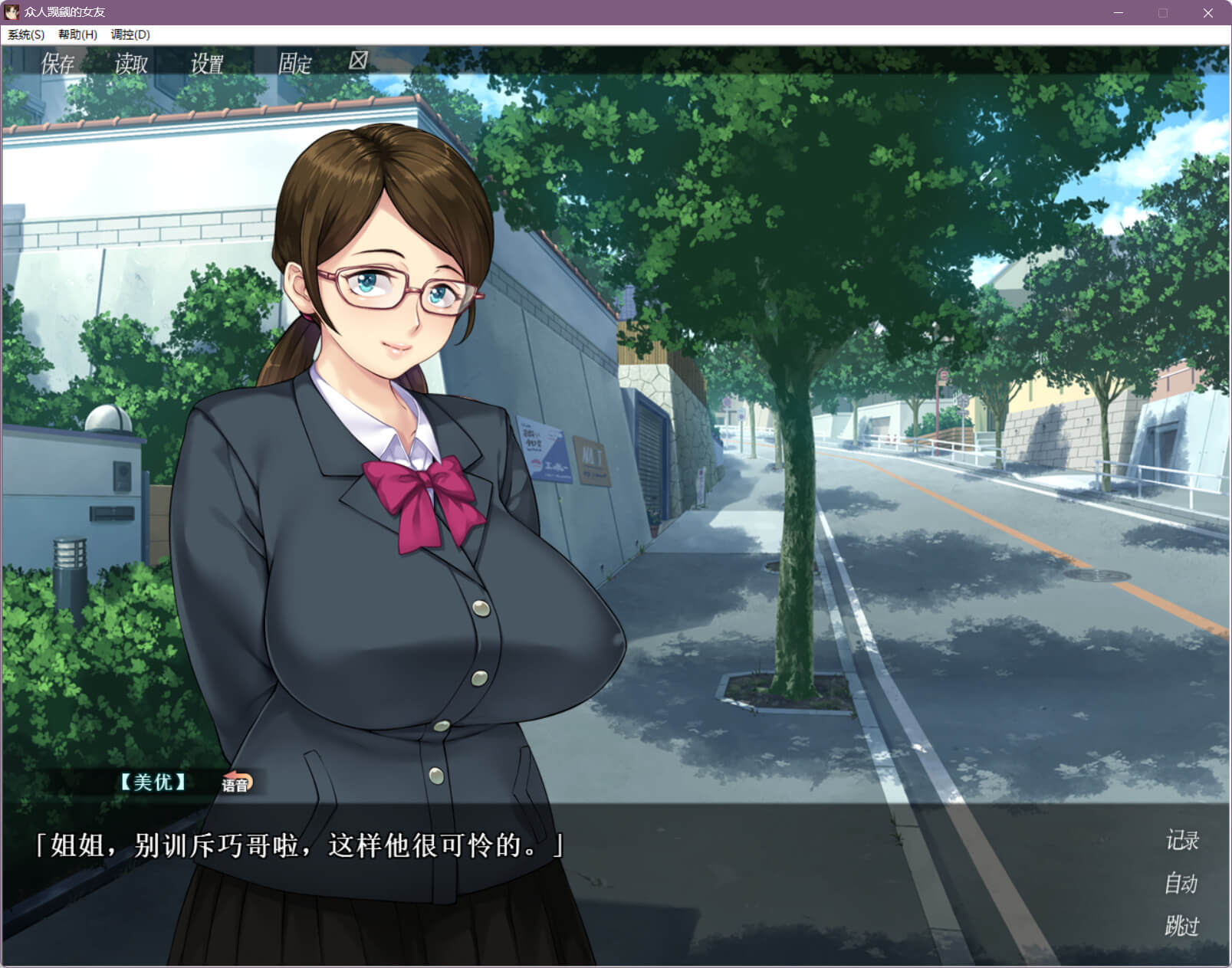Open the 读取 (Load) menu

point(131,64)
